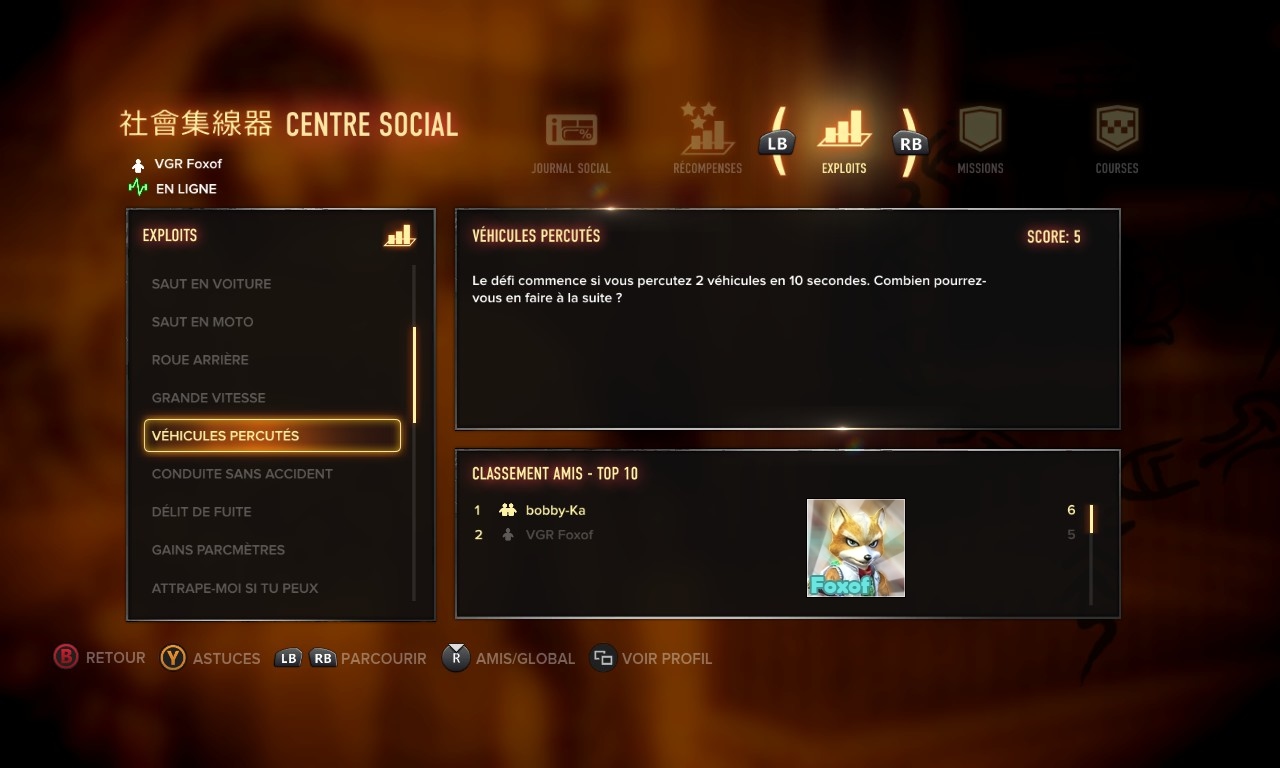The image size is (1280, 768).
Task: Go to the Missions tab
Action: click(980, 141)
